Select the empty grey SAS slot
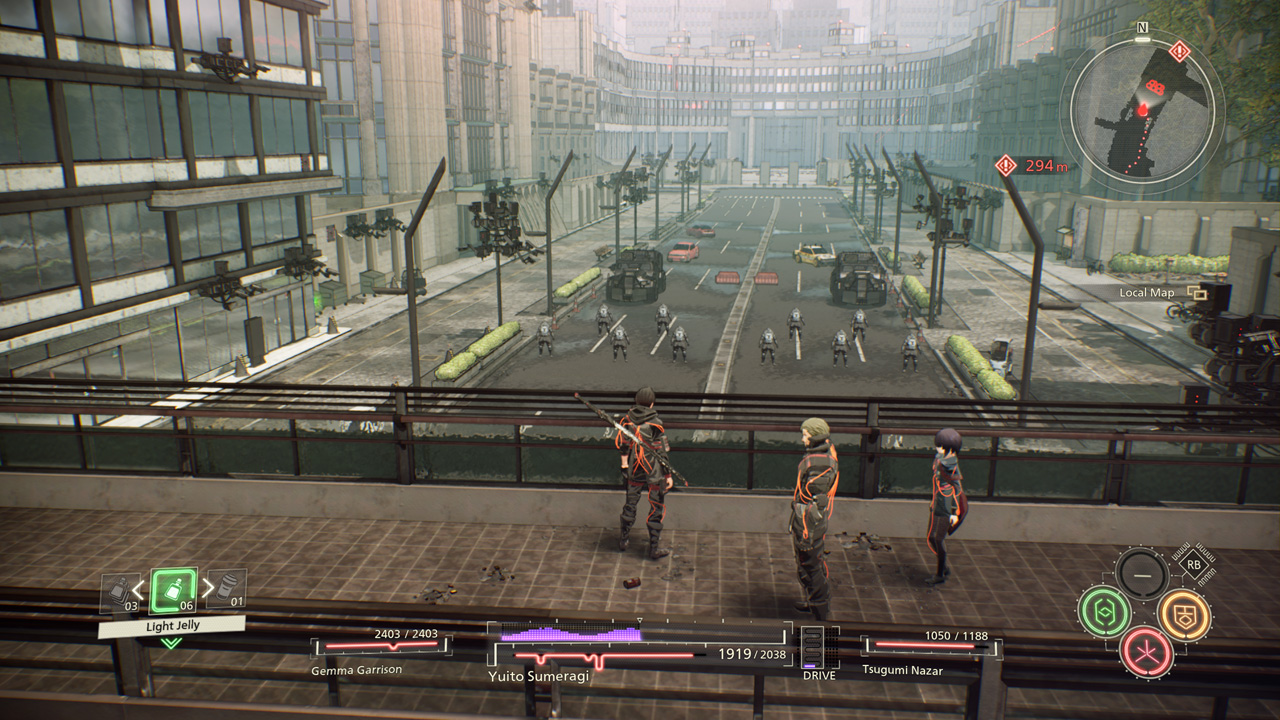Screen dimensions: 1280x720 [1142, 574]
